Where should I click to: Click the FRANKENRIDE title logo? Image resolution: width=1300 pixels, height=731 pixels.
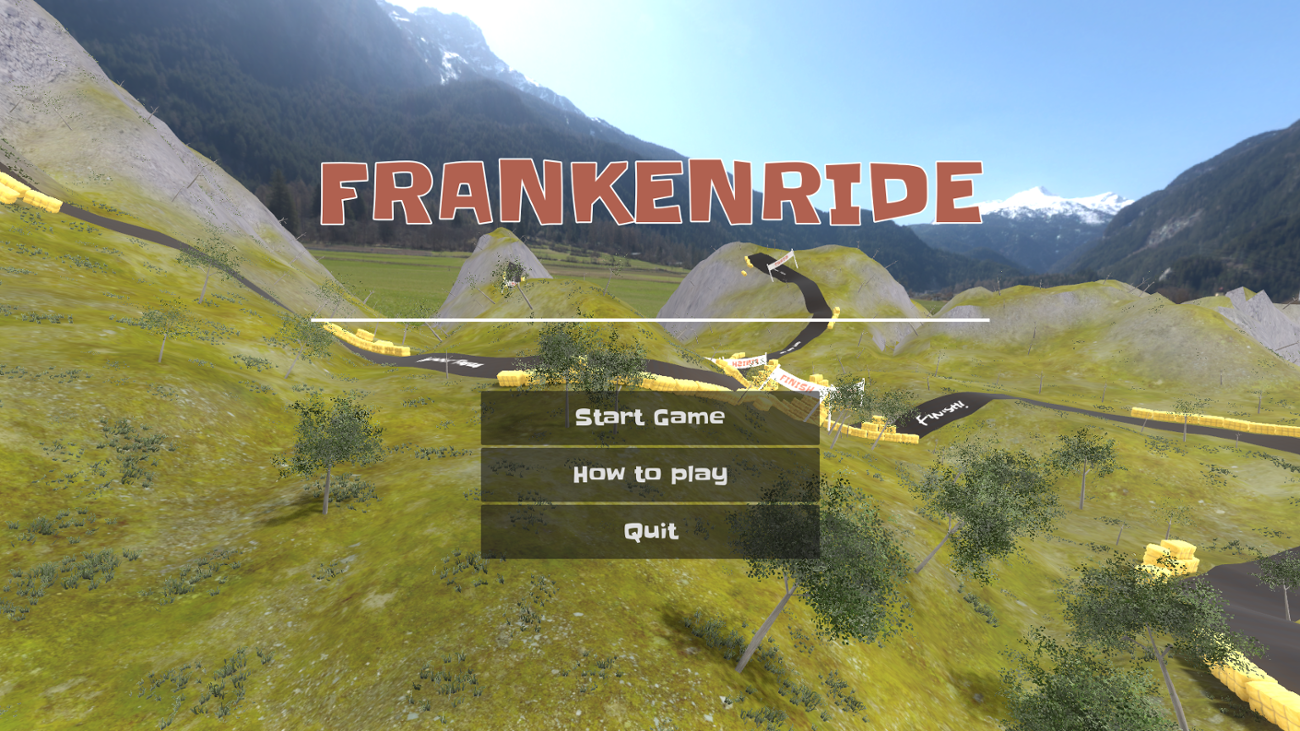[649, 187]
